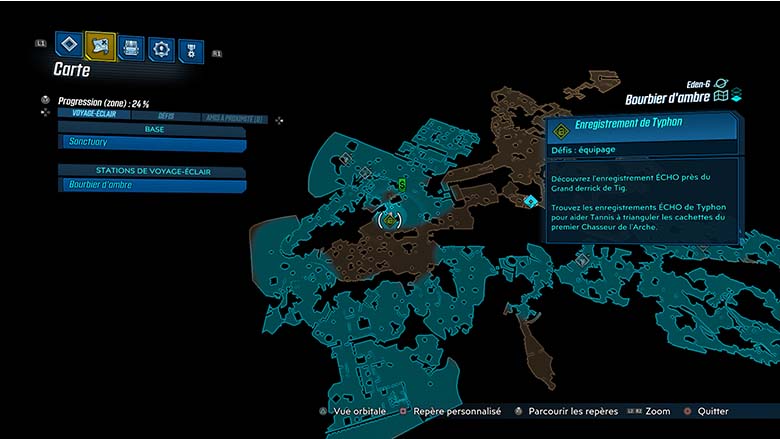Open the inventory chest tab
Image resolution: width=780 pixels, height=439 pixels.
pyautogui.click(x=131, y=47)
